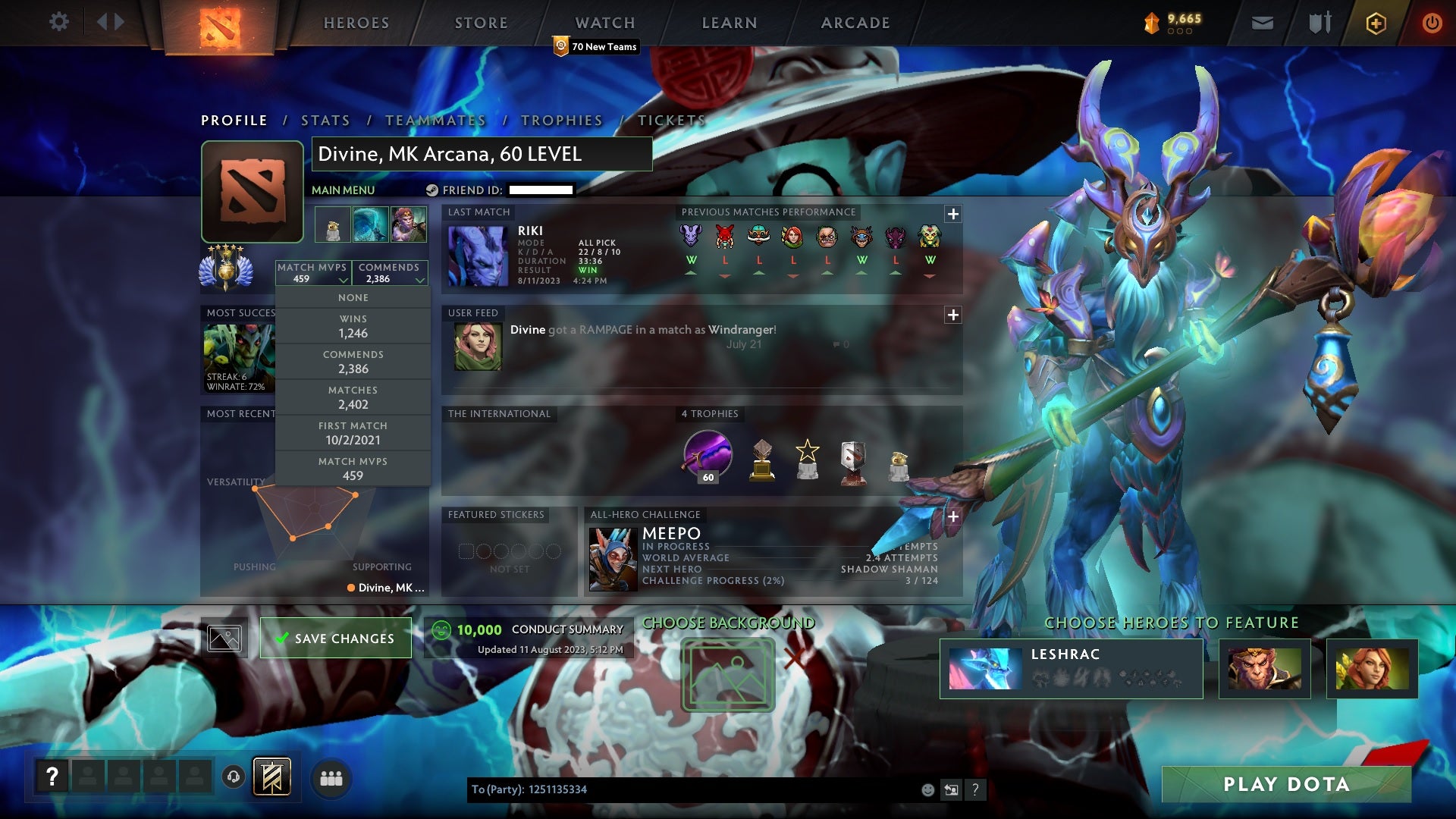Switch to the STATS tab
The image size is (1456, 819).
[325, 120]
